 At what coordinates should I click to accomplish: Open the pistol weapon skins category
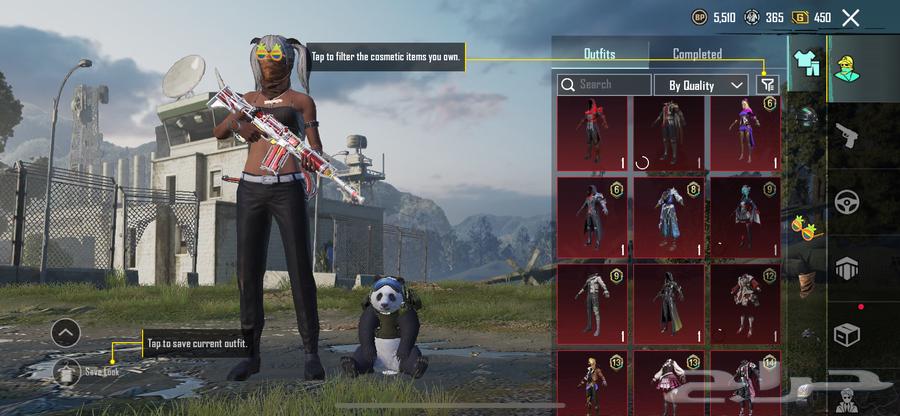(848, 136)
